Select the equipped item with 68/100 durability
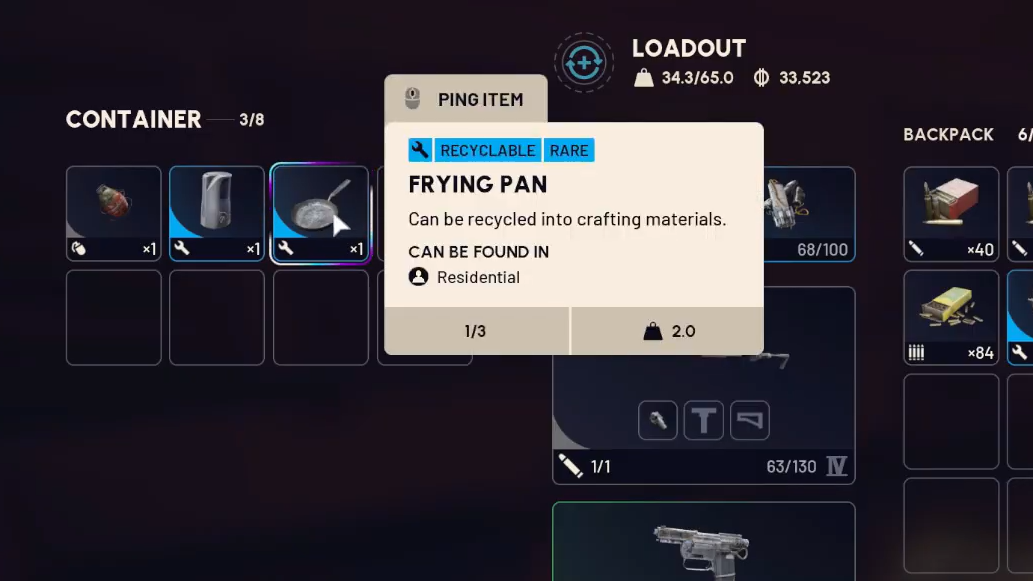Image resolution: width=1033 pixels, height=581 pixels. coord(809,213)
